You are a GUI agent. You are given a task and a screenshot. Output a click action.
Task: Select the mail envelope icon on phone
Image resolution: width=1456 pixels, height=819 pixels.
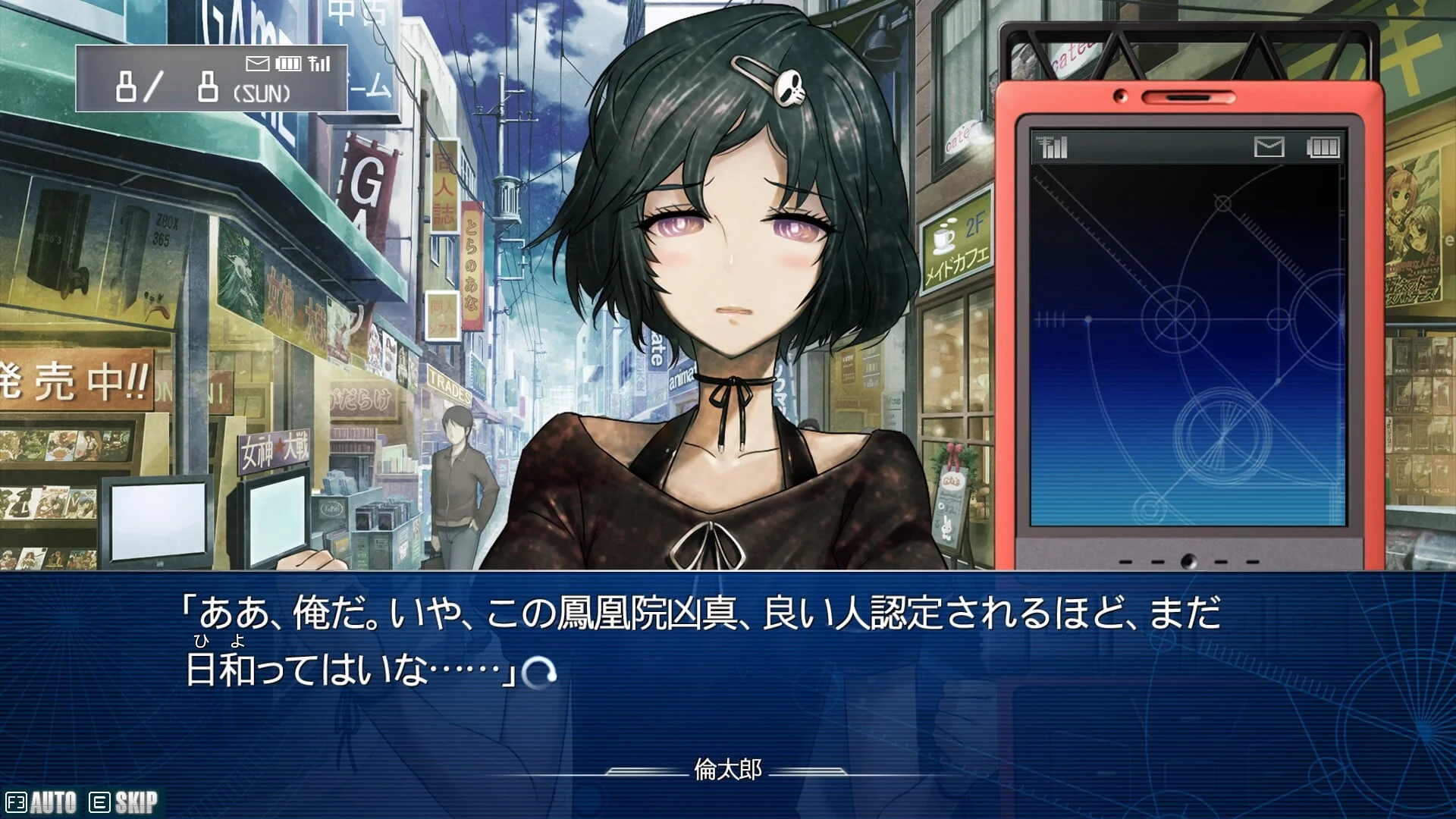[x=1269, y=147]
